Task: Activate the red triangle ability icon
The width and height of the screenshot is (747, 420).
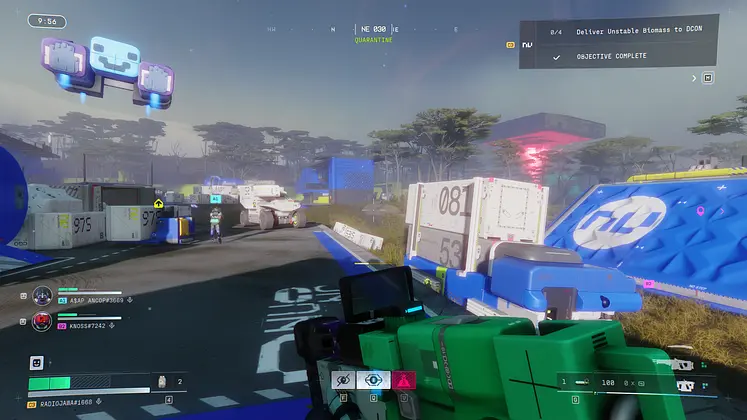Action: [403, 380]
